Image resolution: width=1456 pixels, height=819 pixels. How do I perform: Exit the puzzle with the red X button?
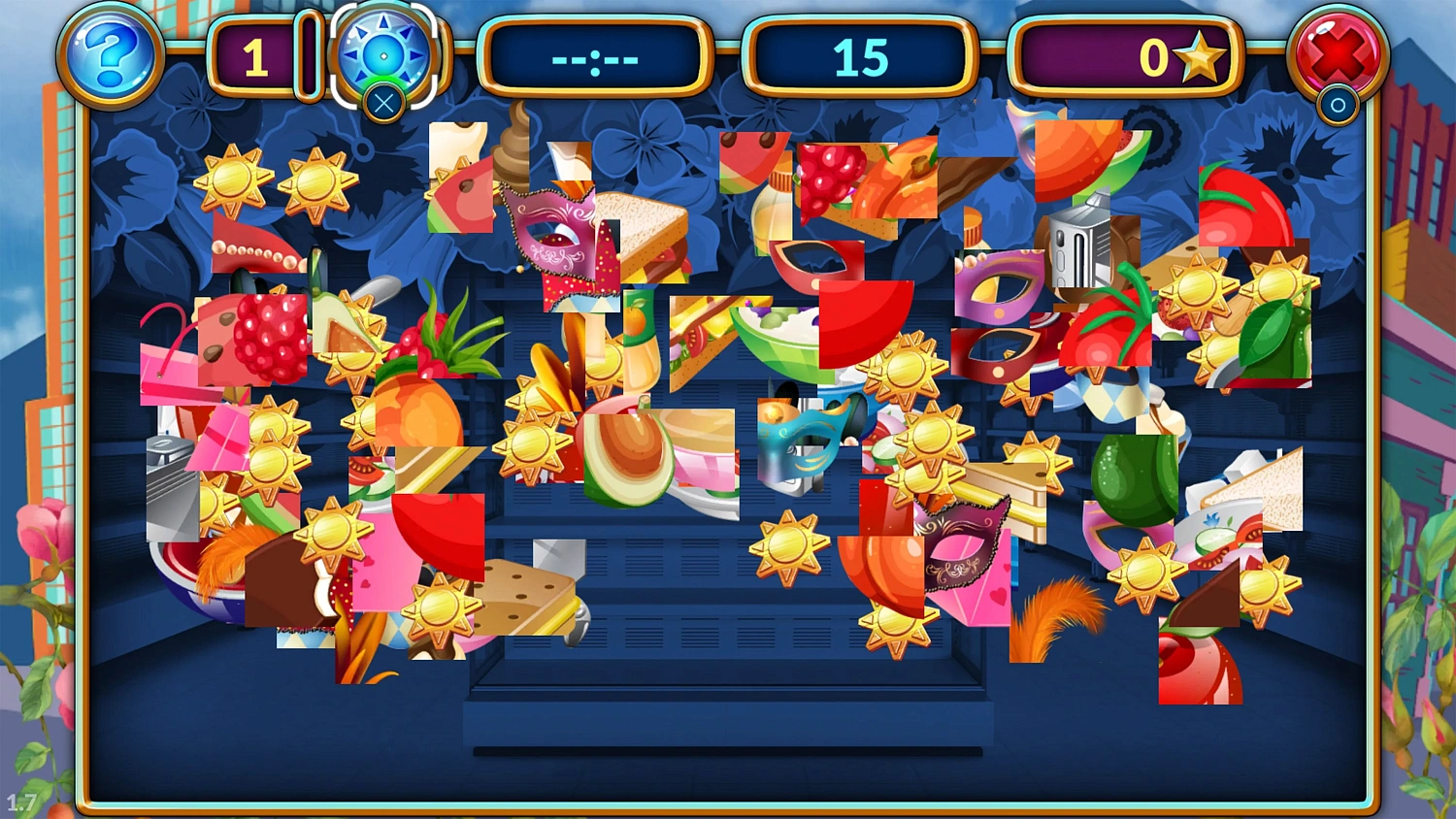coord(1337,55)
